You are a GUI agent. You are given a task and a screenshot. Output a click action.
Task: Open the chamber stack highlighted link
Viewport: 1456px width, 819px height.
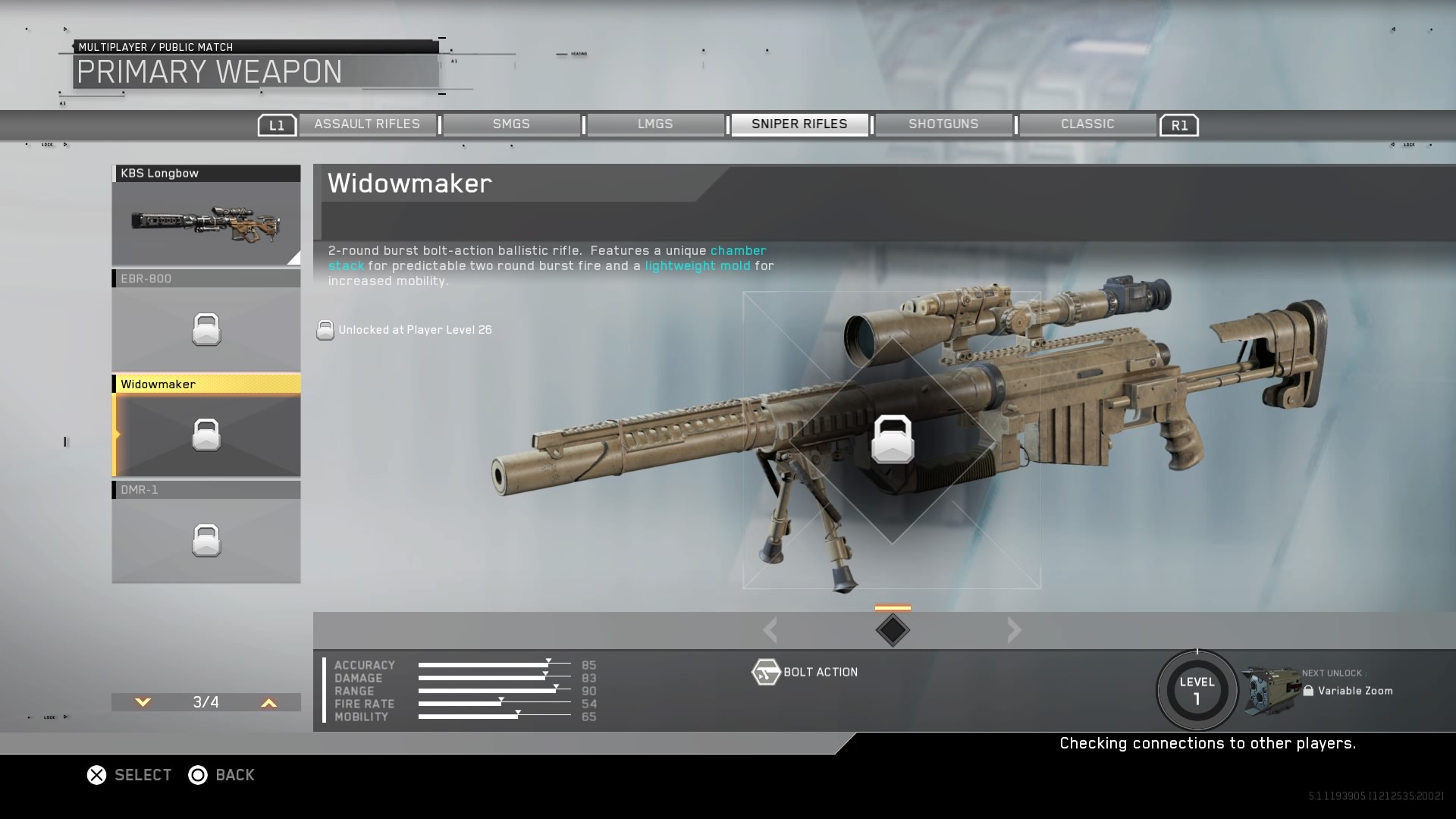point(738,251)
